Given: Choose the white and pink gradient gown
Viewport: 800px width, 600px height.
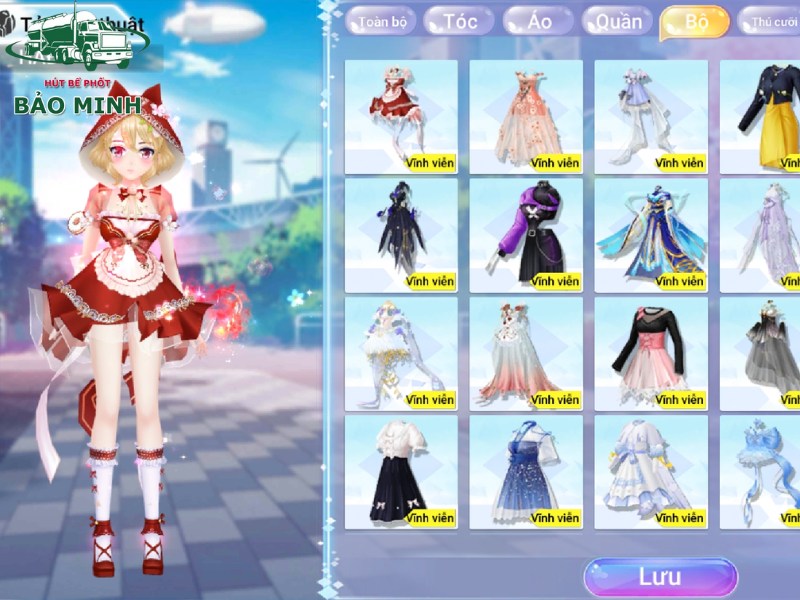Looking at the screenshot, I should point(526,352).
